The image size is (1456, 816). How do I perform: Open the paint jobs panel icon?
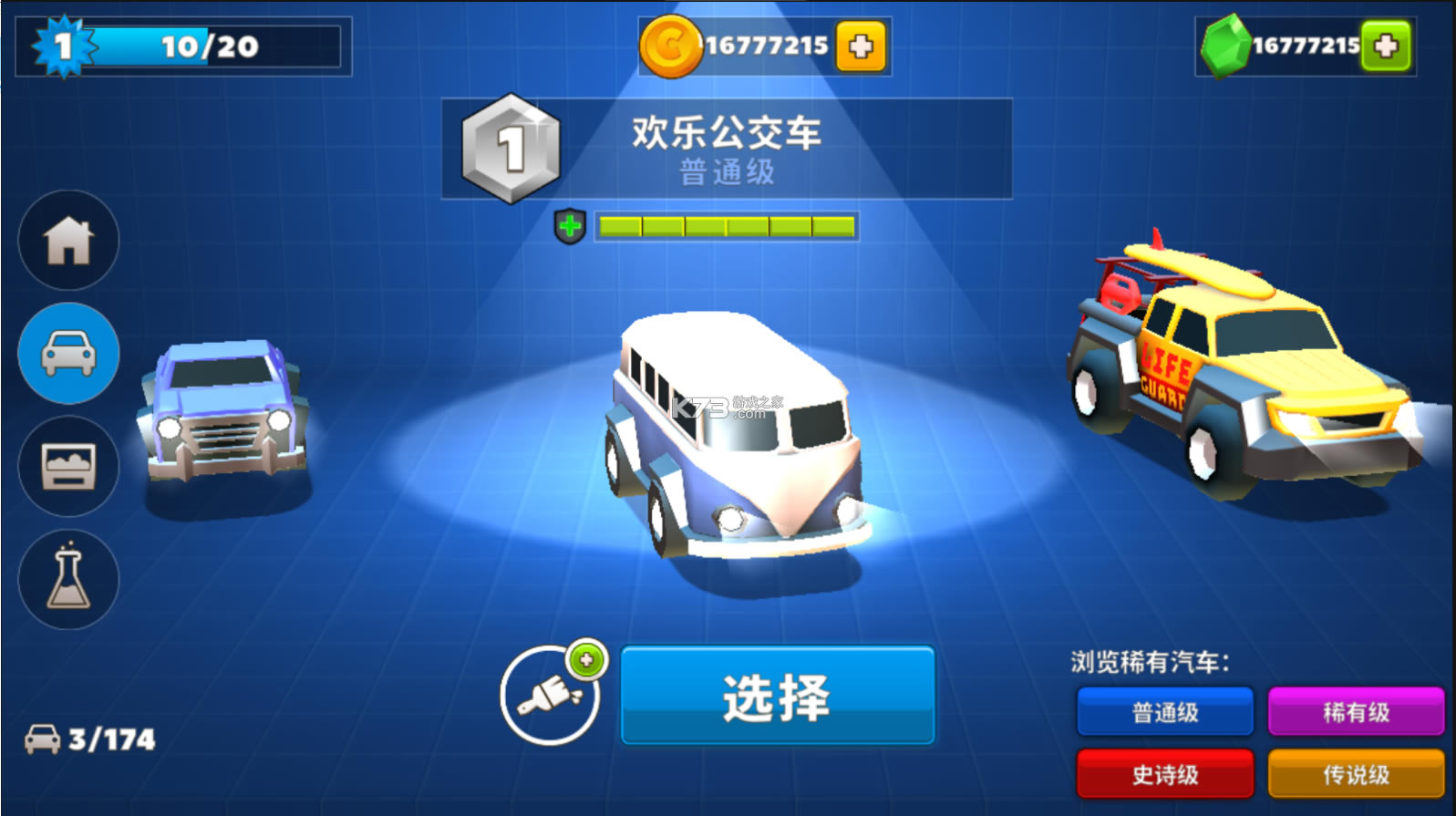pyautogui.click(x=67, y=467)
